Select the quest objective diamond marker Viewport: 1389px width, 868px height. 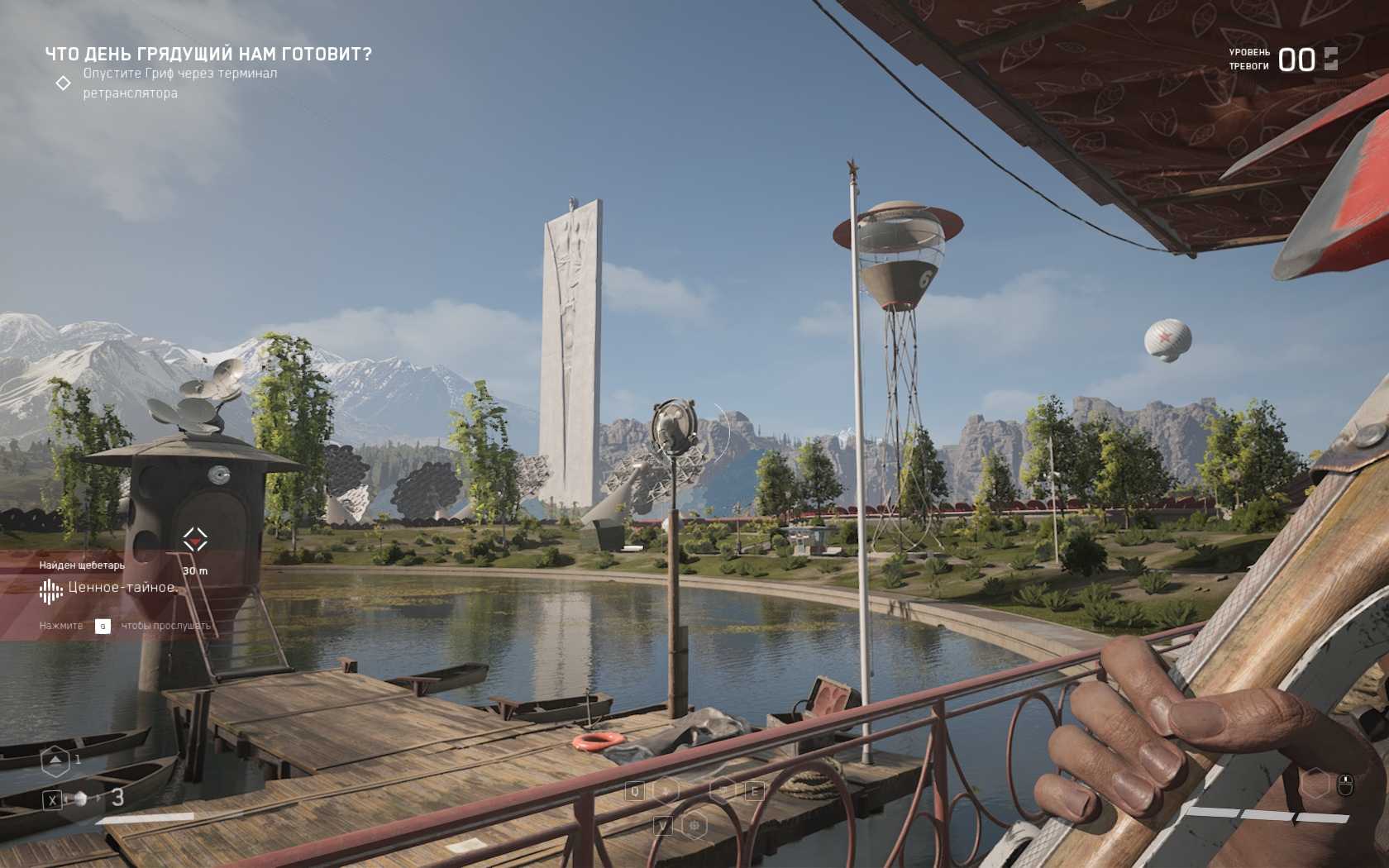tap(63, 83)
